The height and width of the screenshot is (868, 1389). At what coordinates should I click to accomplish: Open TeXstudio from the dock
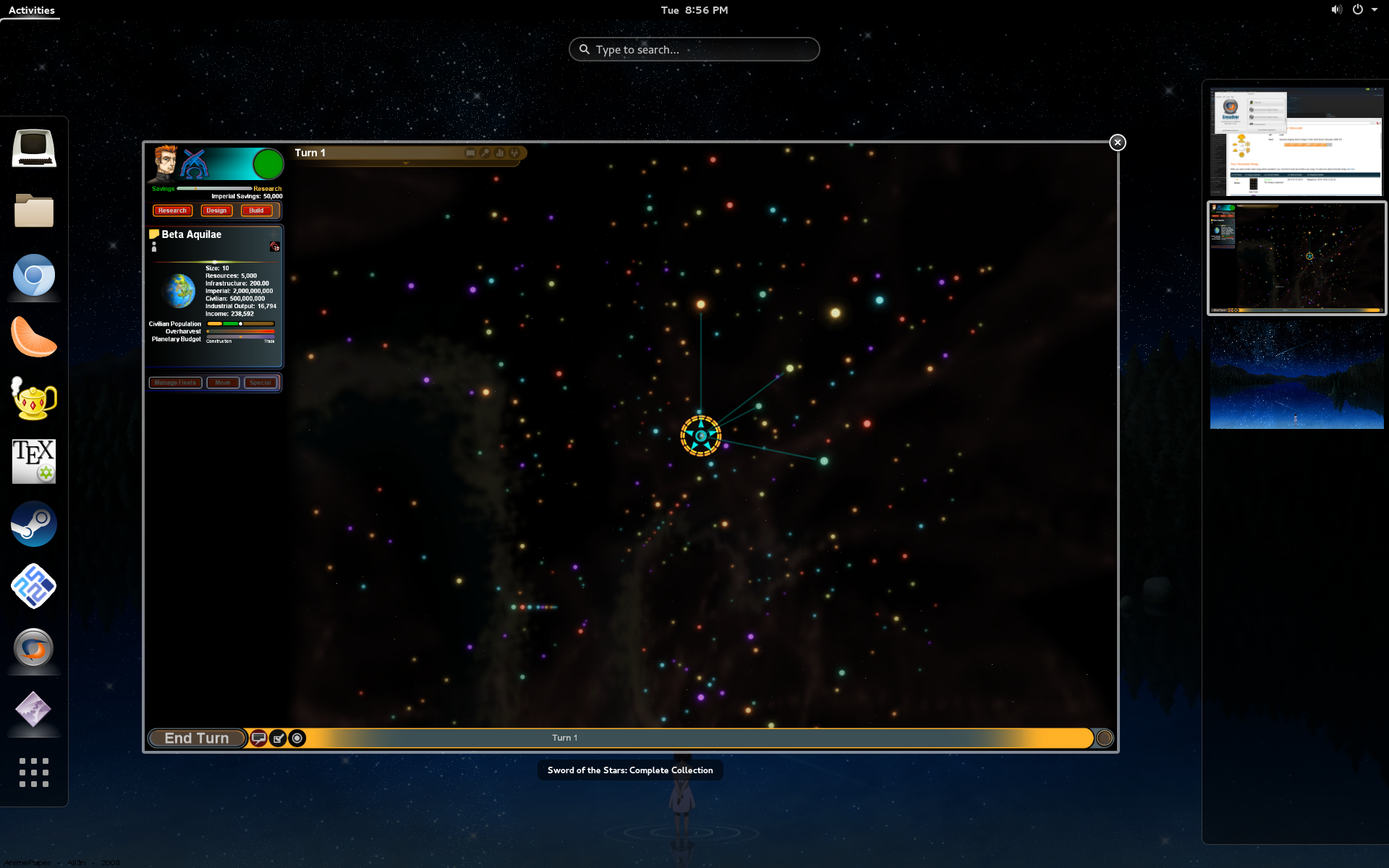[x=33, y=461]
